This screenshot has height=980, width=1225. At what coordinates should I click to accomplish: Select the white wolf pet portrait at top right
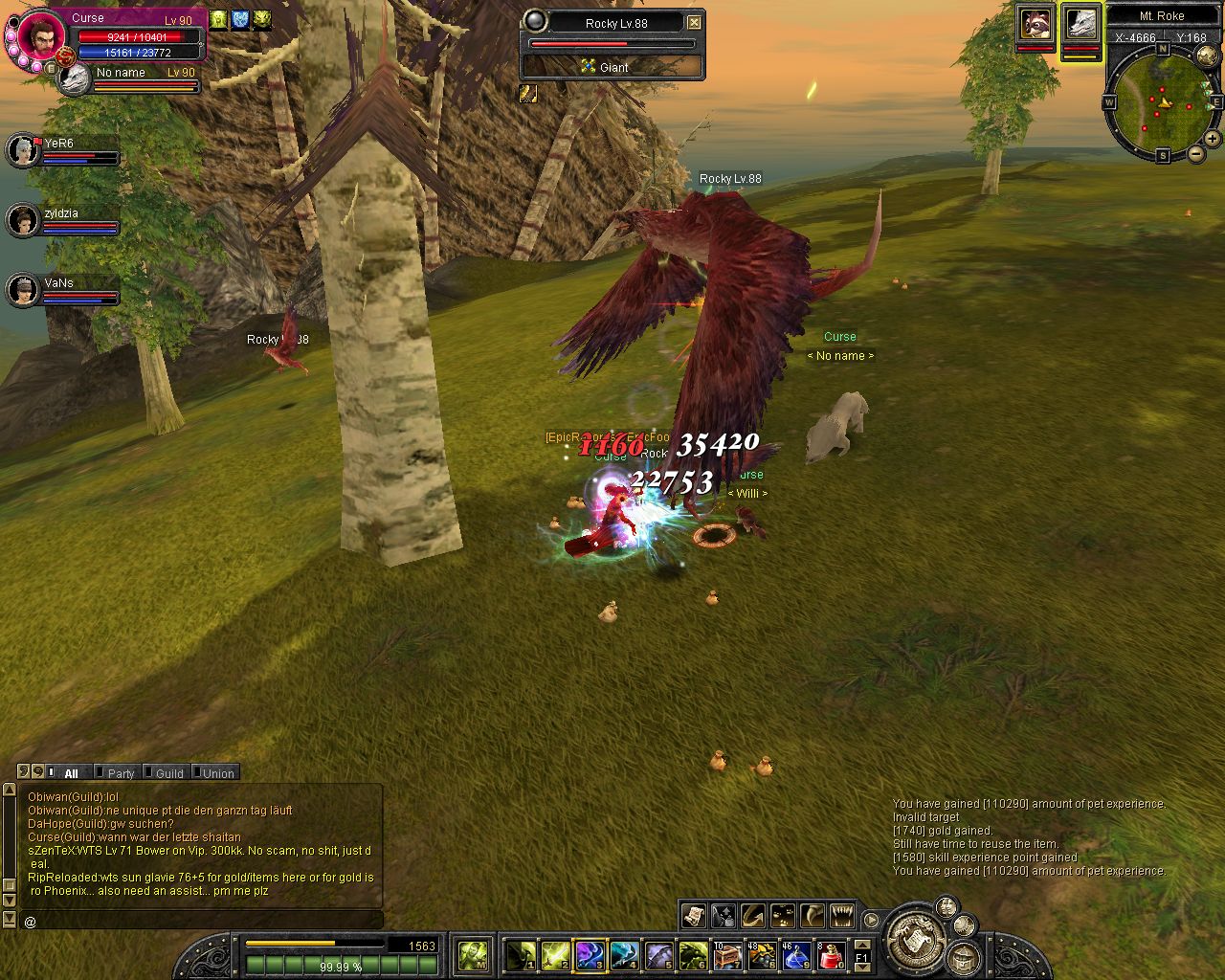pyautogui.click(x=1081, y=23)
